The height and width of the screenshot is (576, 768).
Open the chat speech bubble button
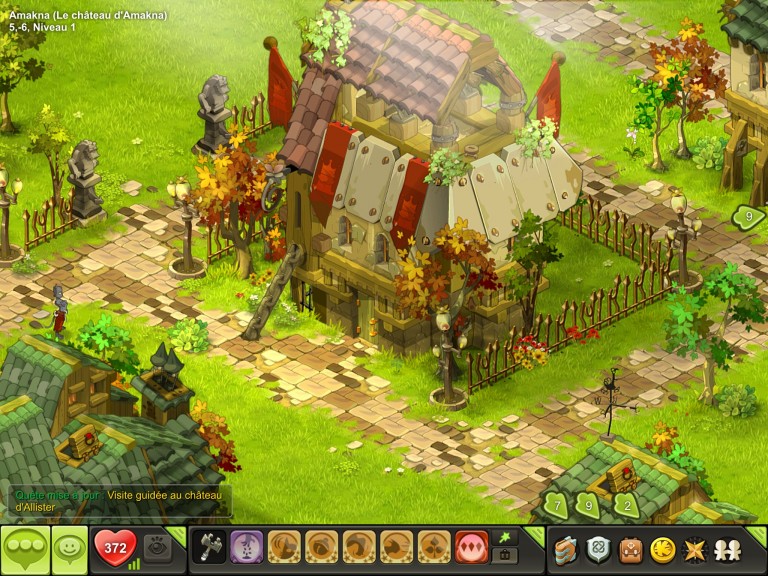click(x=24, y=548)
